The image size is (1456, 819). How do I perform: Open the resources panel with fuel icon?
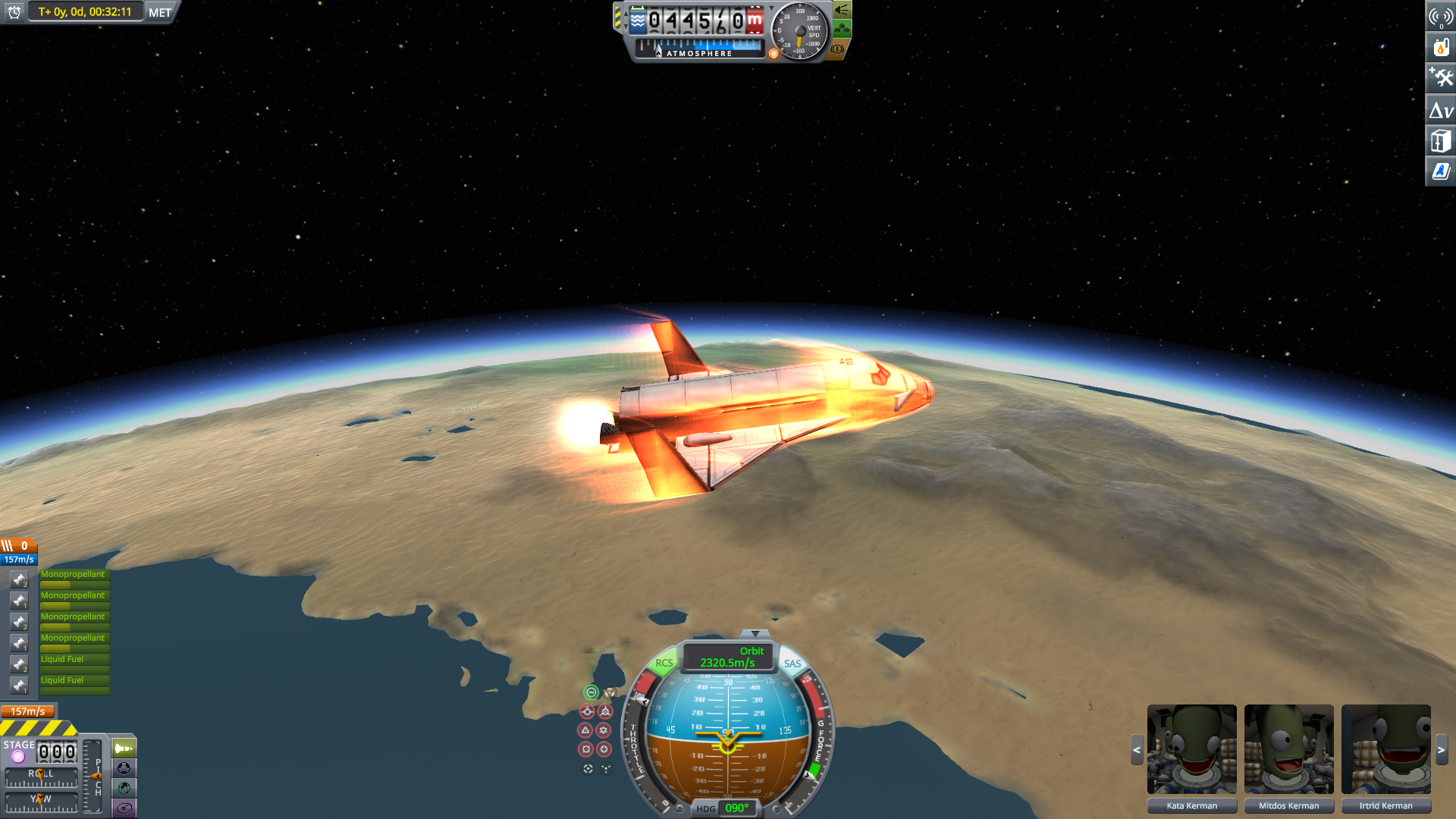pos(1440,47)
